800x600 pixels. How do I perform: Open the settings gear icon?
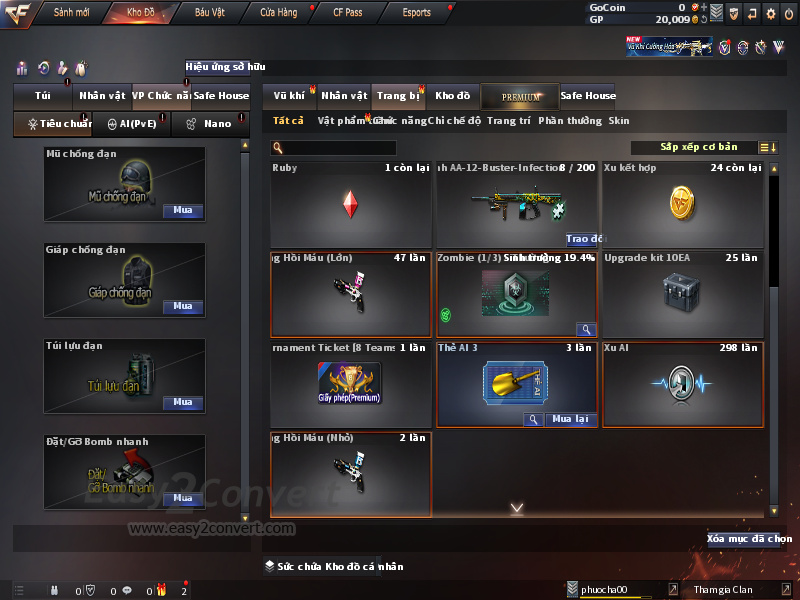[x=771, y=14]
